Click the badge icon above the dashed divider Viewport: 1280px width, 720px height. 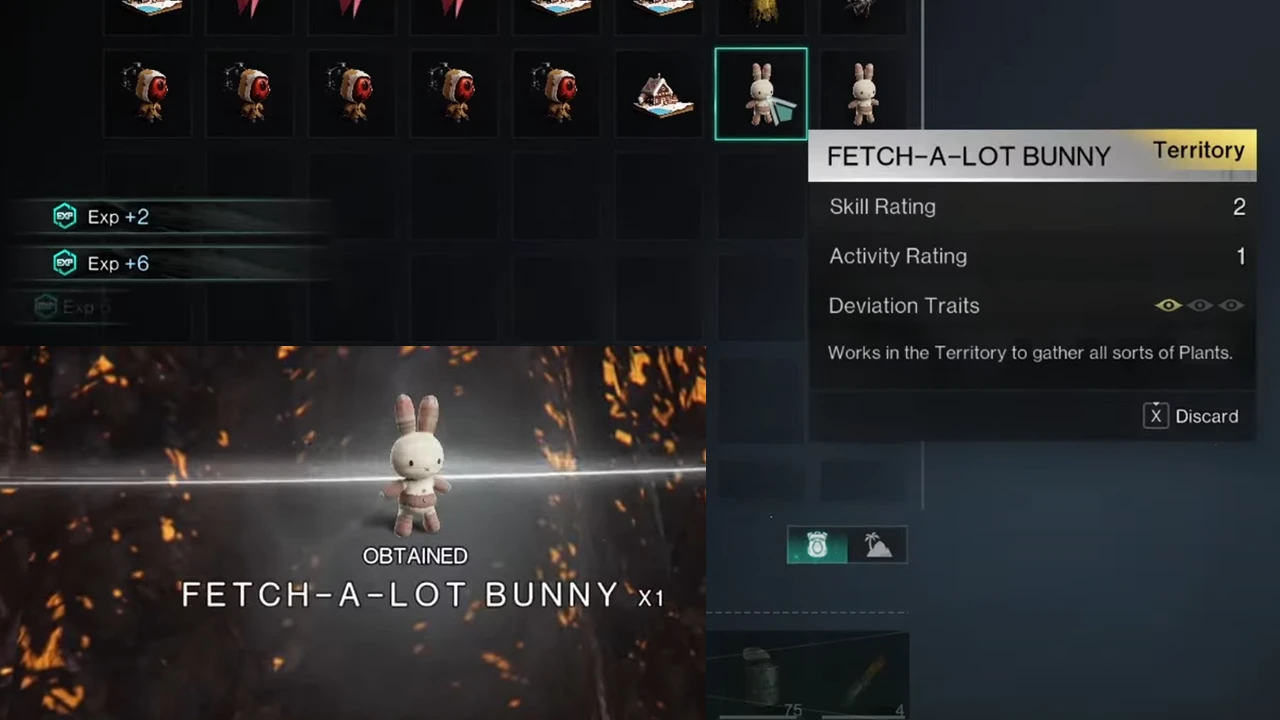point(817,545)
